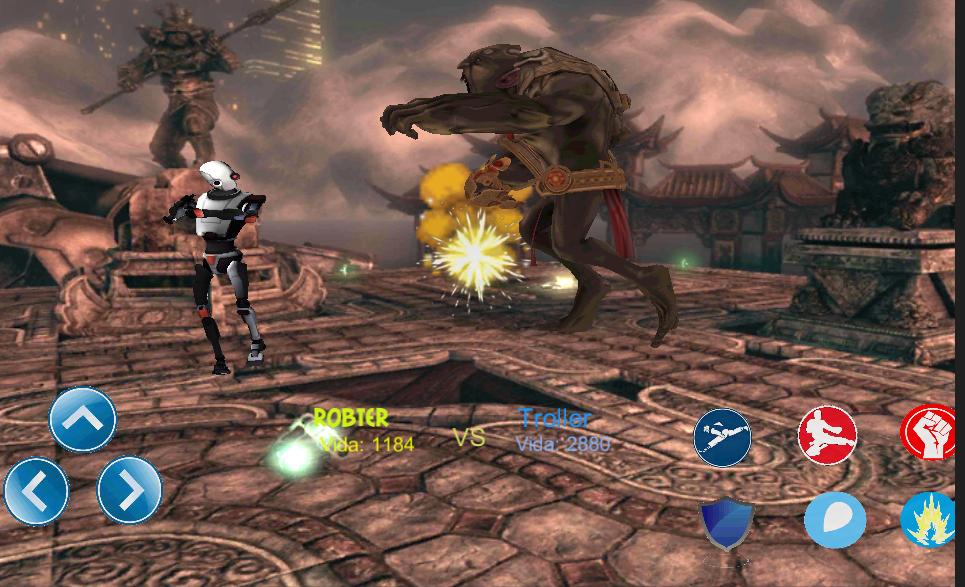Block with the blue shield icon

point(725,523)
